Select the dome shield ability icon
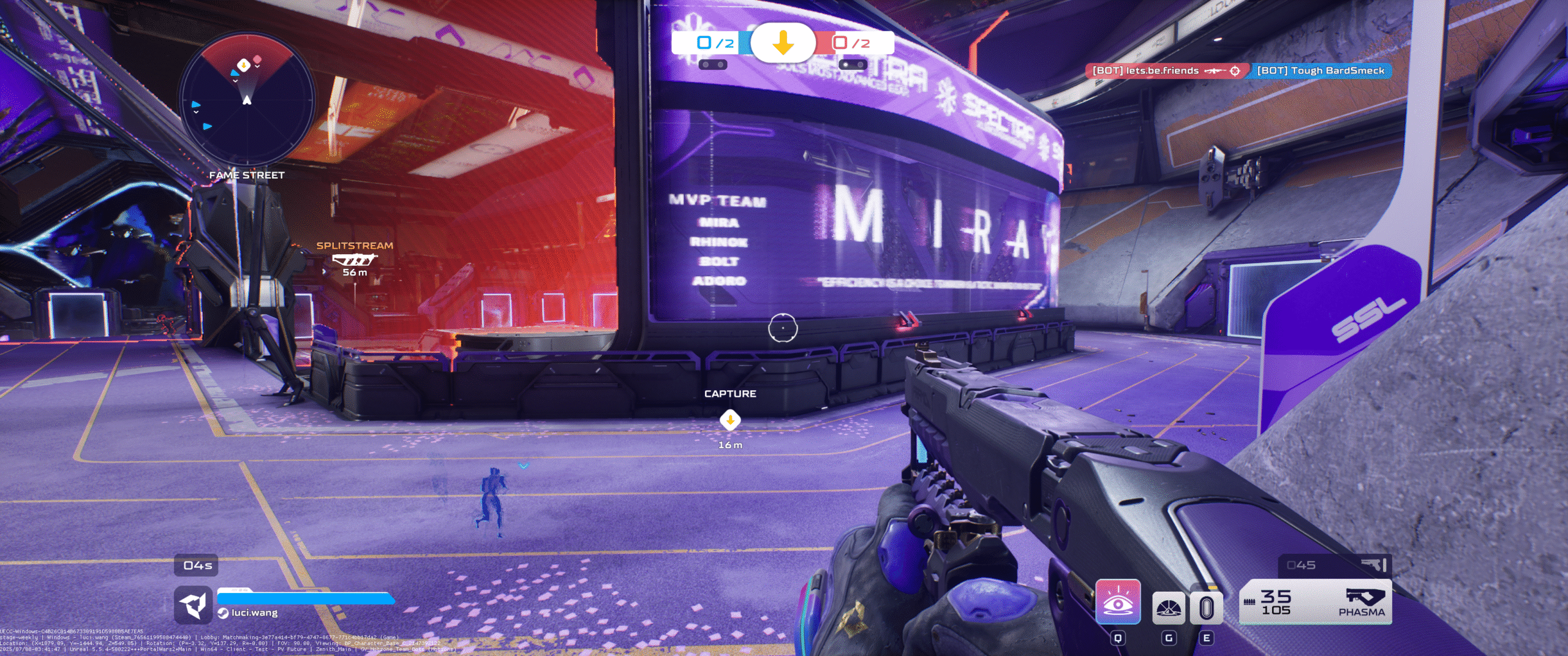This screenshot has height=656, width=1568. pyautogui.click(x=1169, y=608)
